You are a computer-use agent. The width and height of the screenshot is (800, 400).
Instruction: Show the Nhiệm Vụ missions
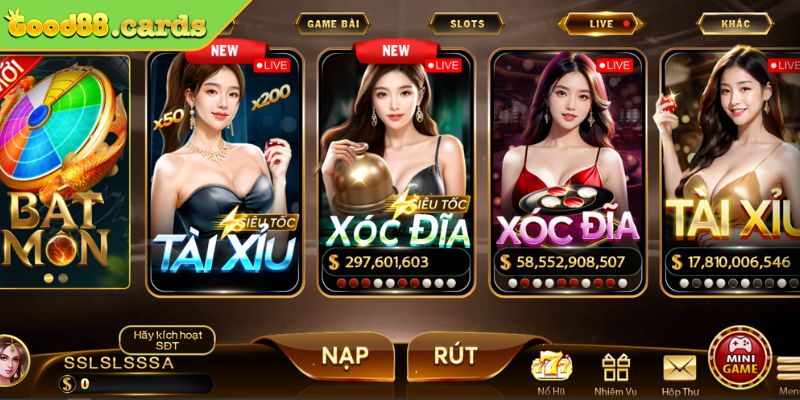615,372
